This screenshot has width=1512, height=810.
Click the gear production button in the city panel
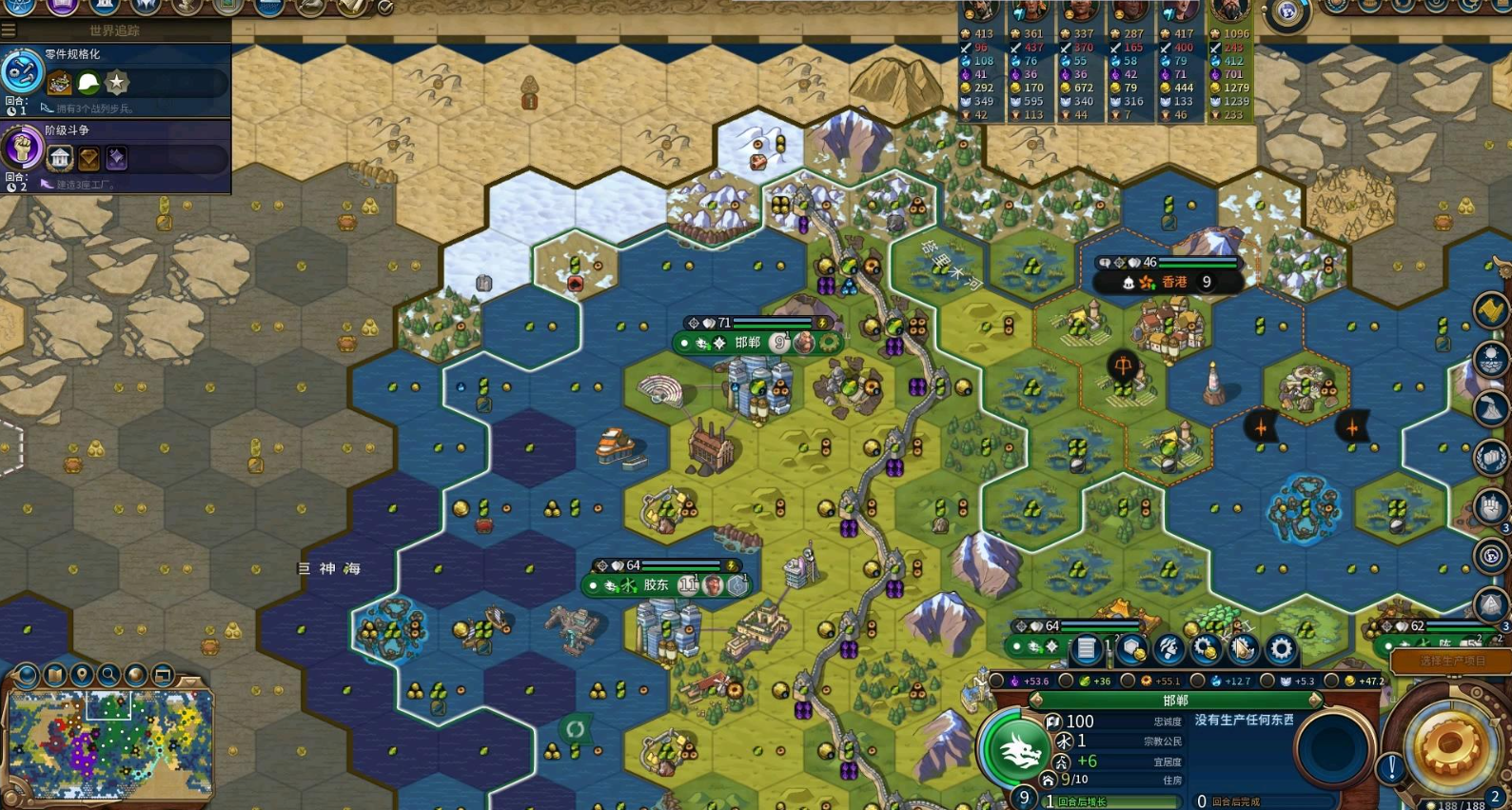1281,649
